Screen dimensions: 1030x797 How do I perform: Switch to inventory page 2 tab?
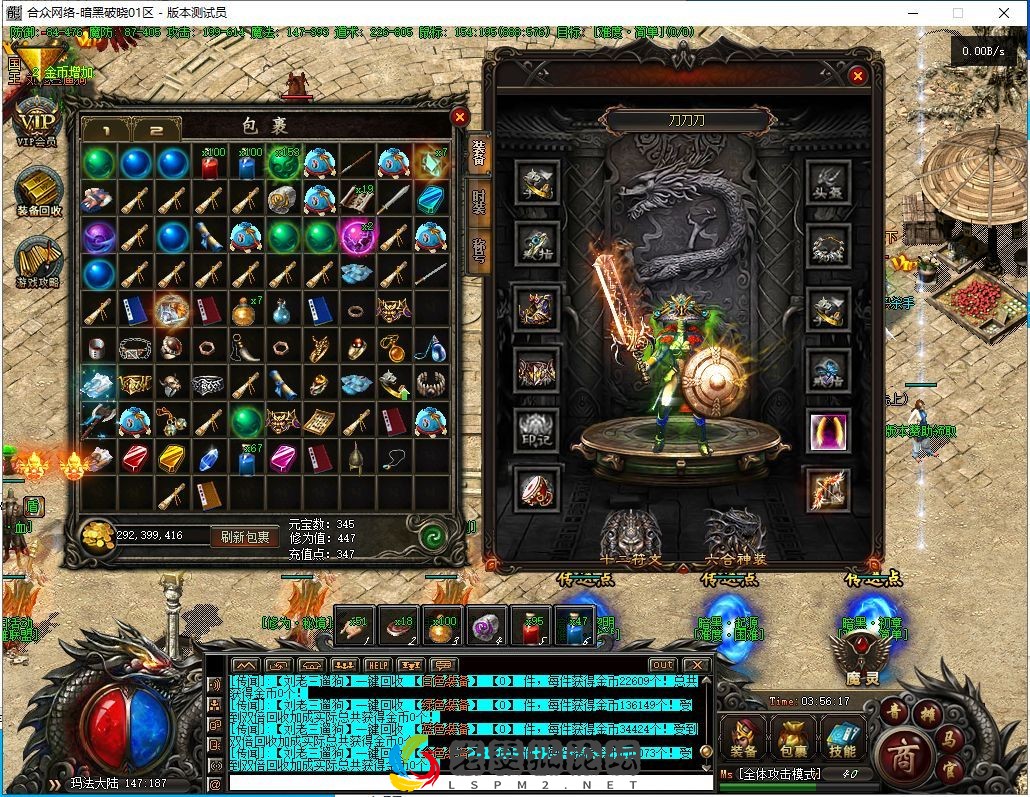pos(157,130)
